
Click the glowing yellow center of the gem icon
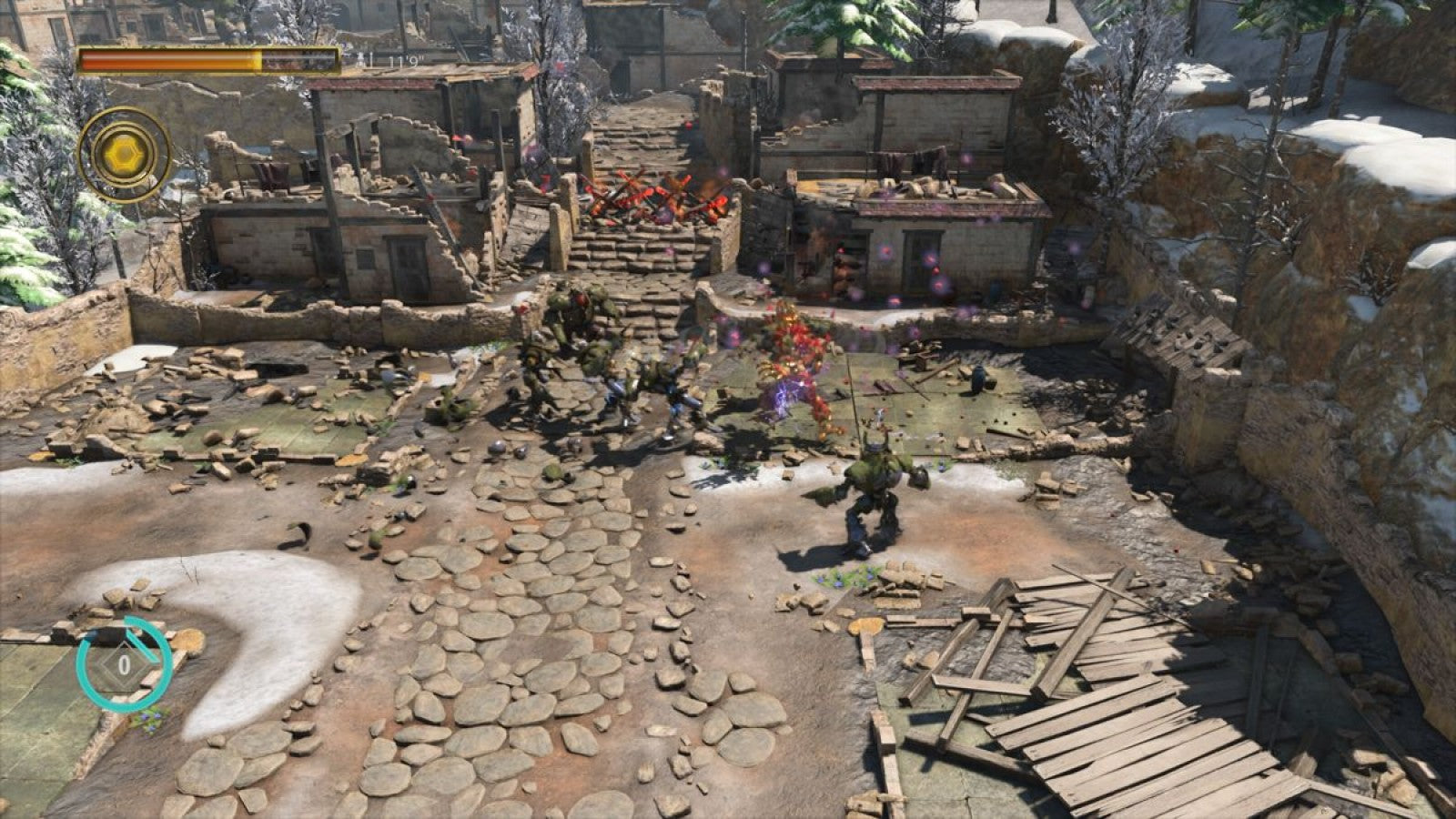[x=123, y=155]
